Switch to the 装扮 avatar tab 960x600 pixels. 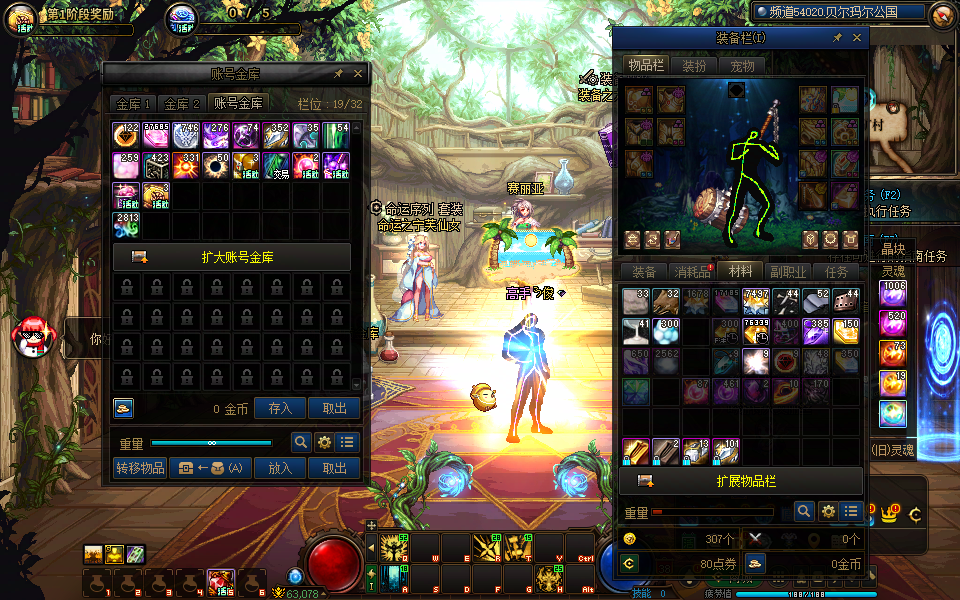pos(694,66)
